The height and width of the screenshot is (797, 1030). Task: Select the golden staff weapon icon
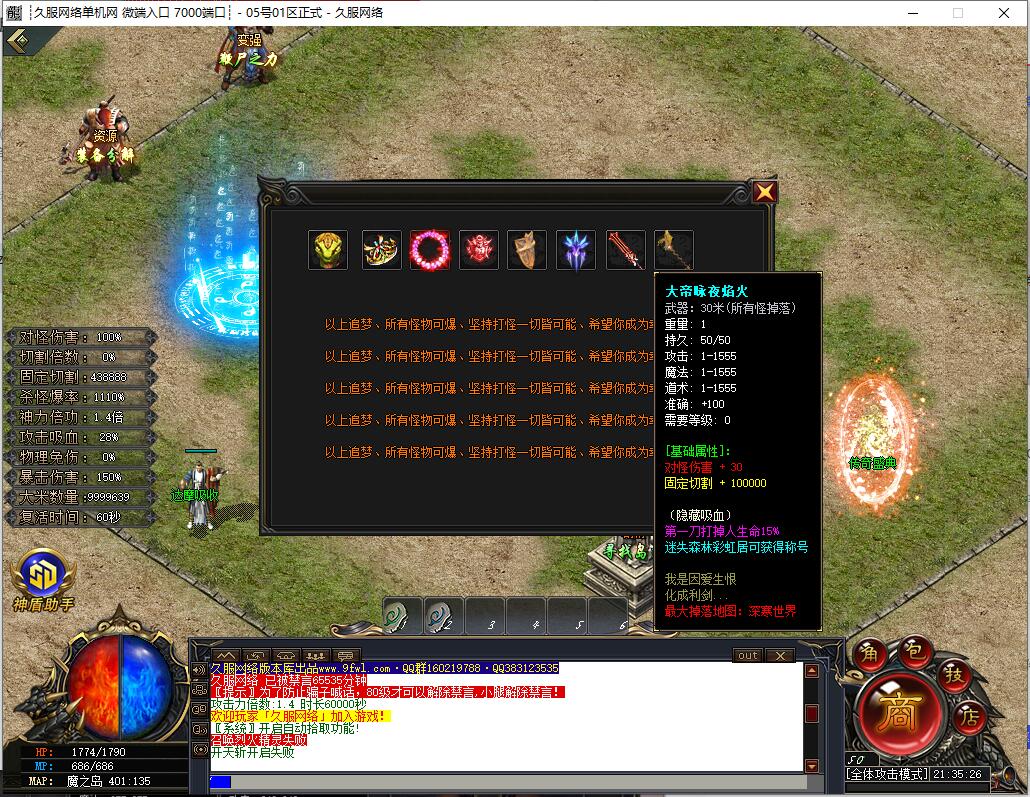[x=673, y=250]
